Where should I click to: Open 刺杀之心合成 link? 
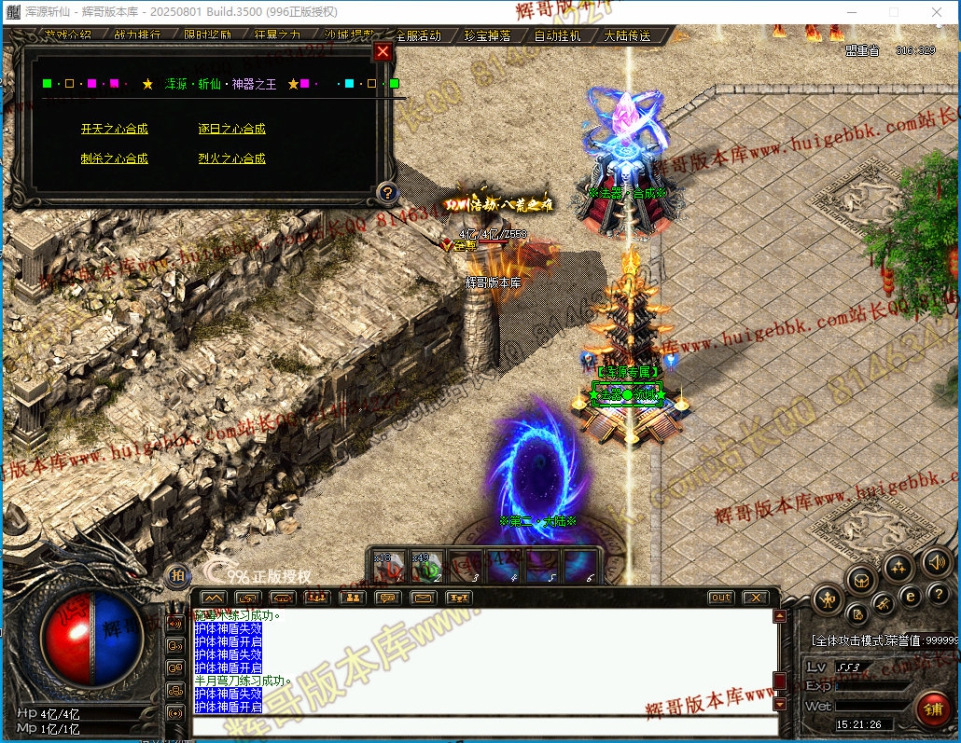[x=114, y=159]
